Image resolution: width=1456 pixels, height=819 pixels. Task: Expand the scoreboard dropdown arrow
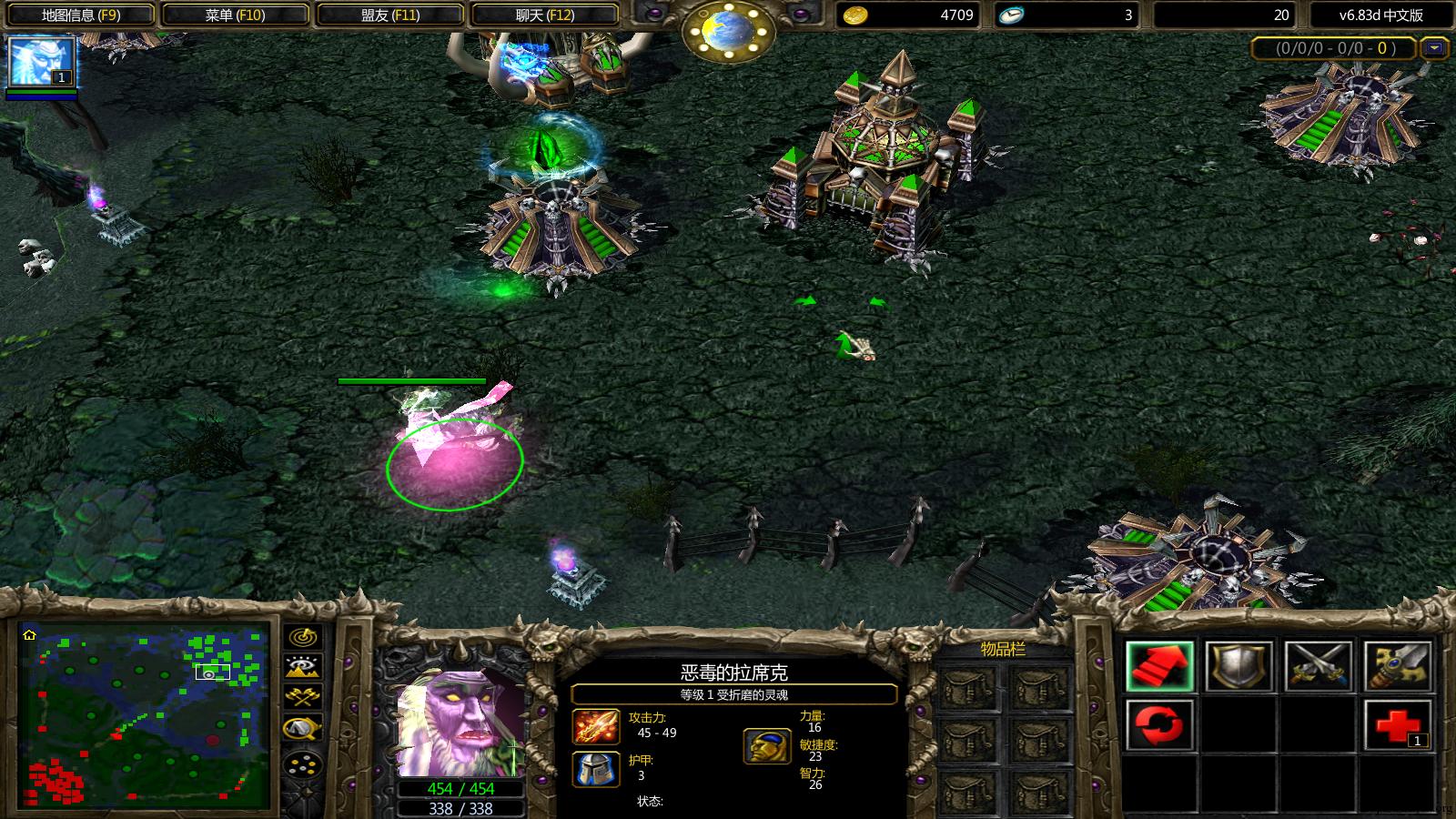coord(1435,47)
